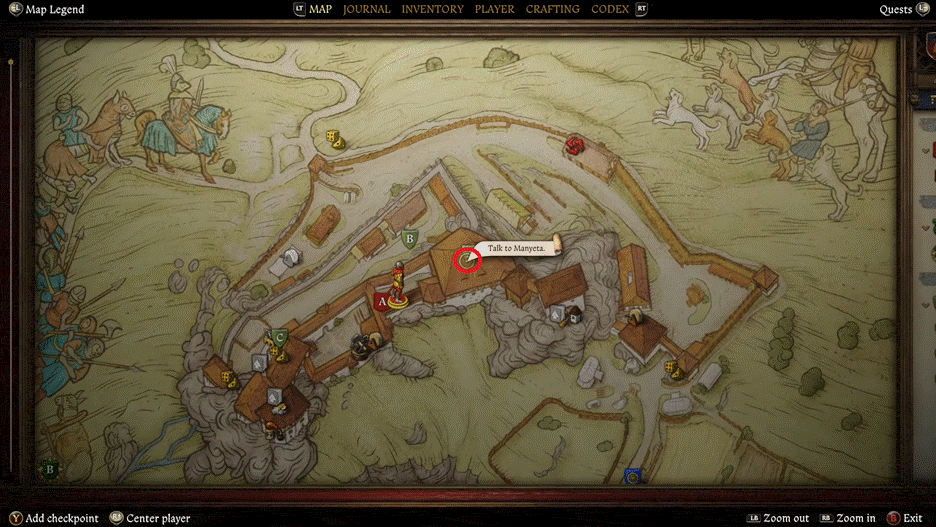The image size is (936, 527).
Task: Open the Journal tab
Action: click(x=366, y=9)
